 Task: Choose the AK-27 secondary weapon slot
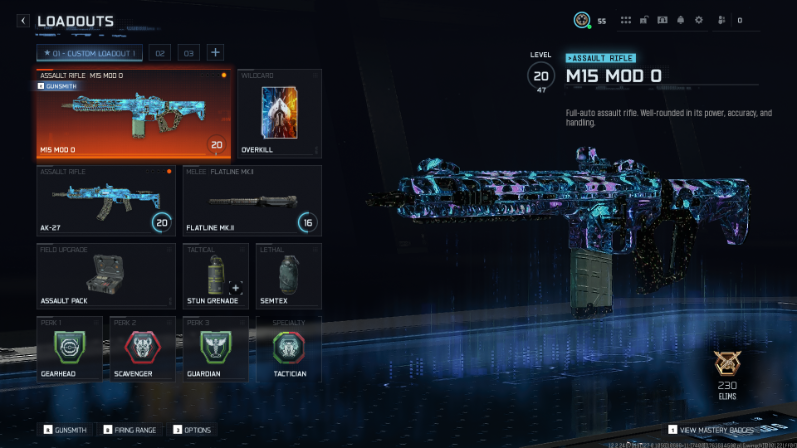click(106, 201)
